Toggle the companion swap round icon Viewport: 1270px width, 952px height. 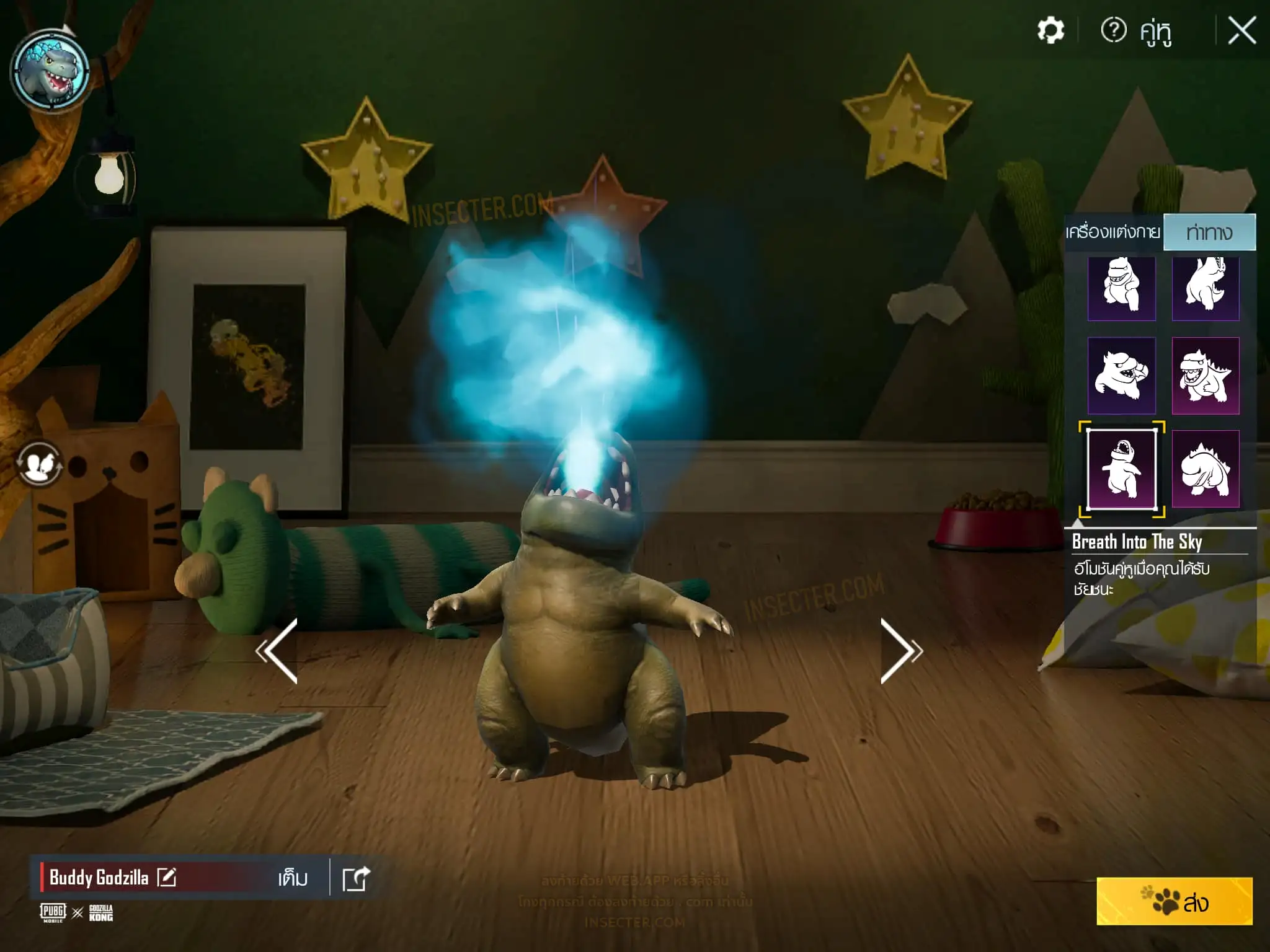point(39,464)
